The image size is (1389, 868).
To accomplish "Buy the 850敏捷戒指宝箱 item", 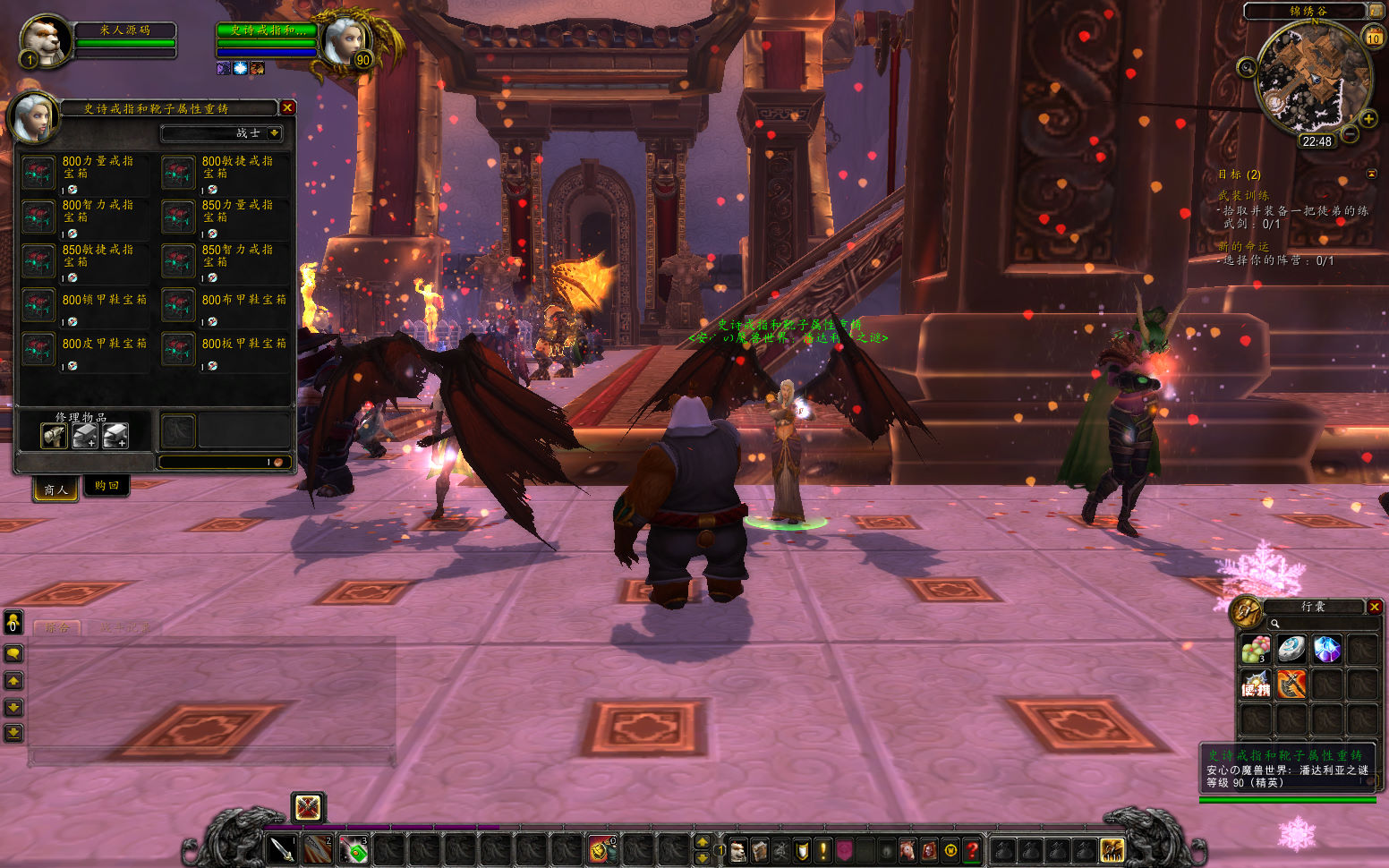I will coord(38,261).
